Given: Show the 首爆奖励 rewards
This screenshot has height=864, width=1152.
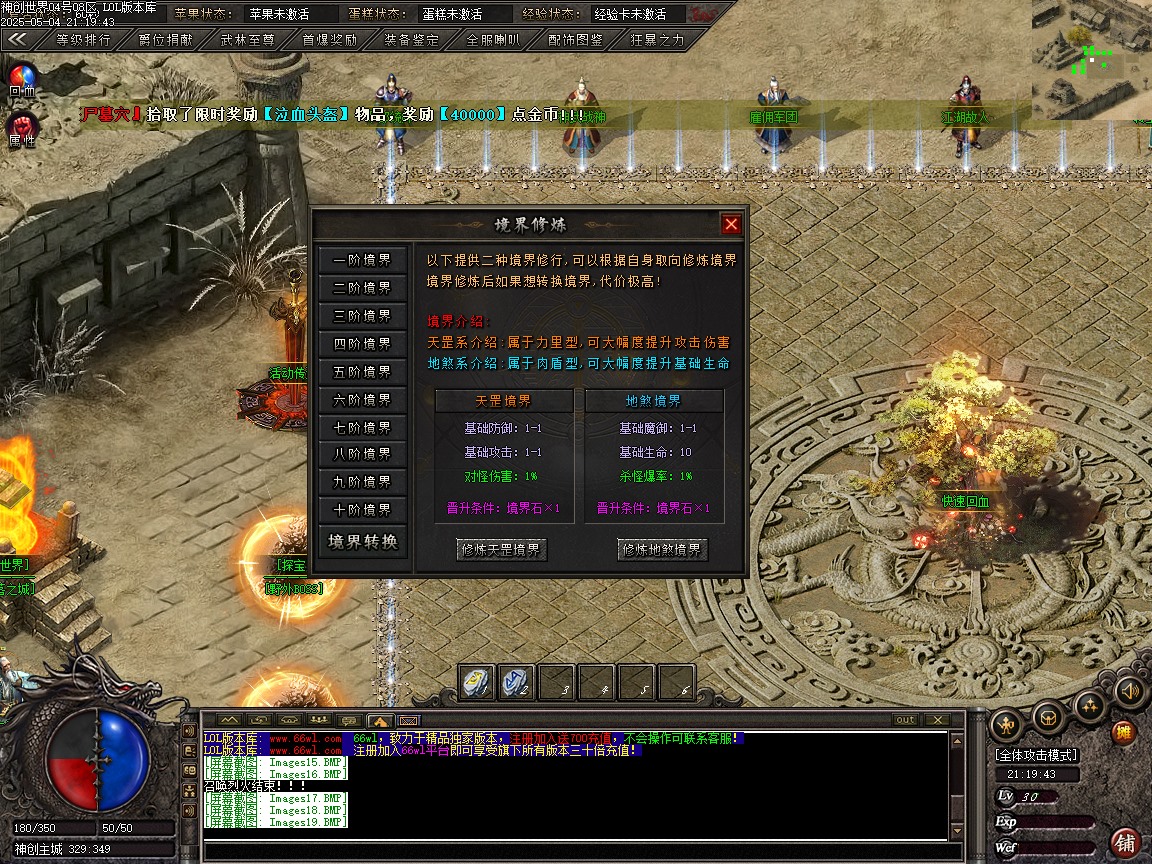Looking at the screenshot, I should [330, 40].
